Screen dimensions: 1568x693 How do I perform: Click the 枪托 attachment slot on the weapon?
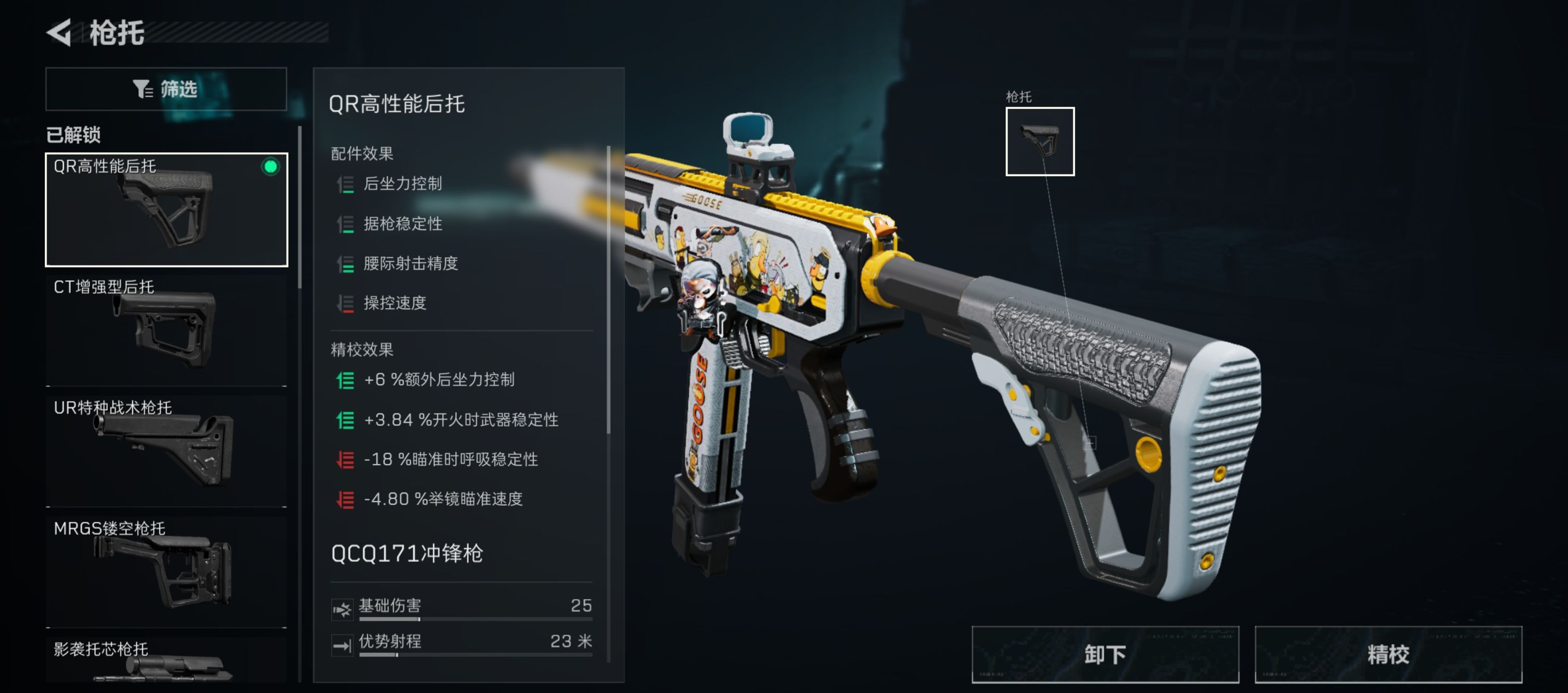coord(1039,141)
